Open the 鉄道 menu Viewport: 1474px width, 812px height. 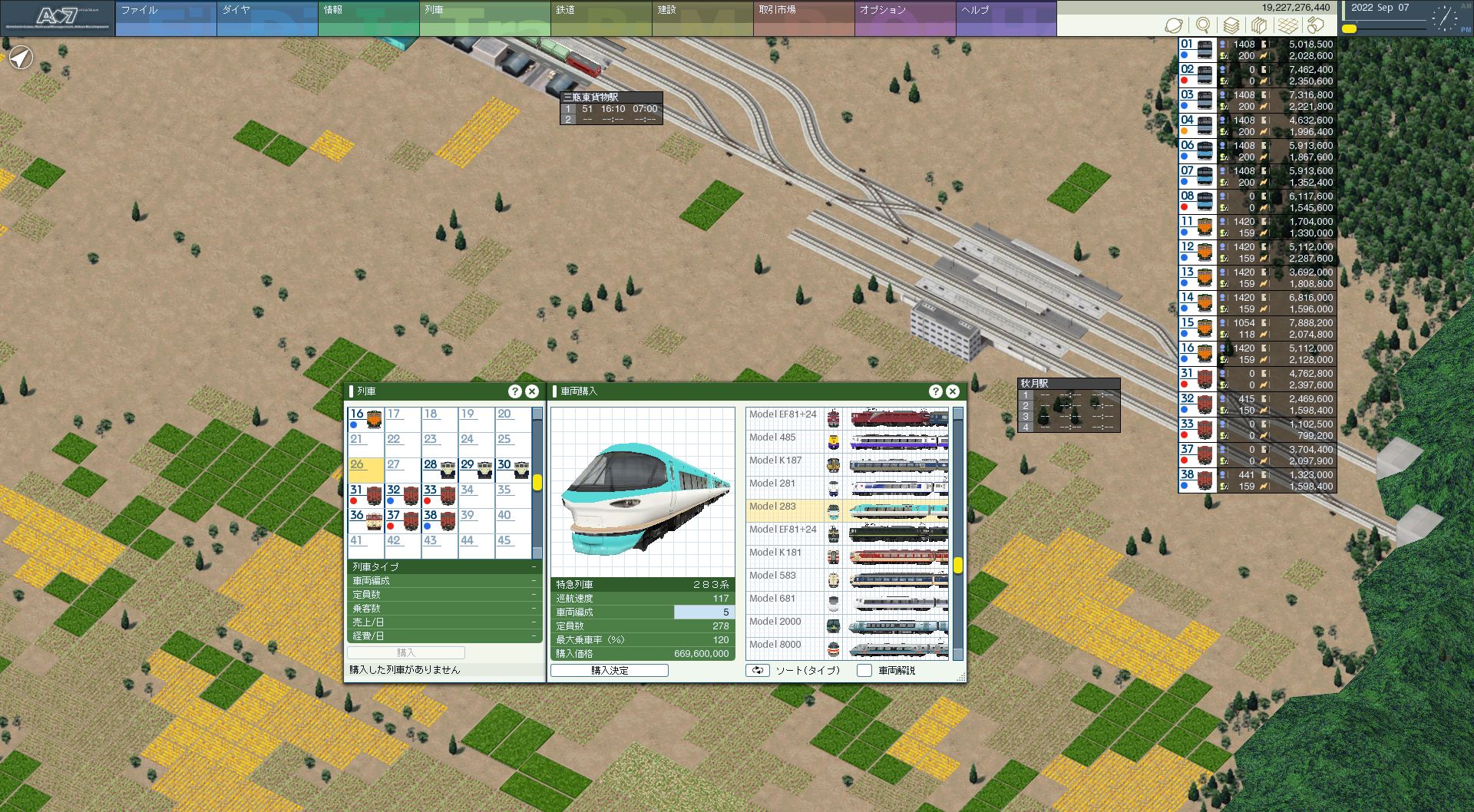[600, 18]
